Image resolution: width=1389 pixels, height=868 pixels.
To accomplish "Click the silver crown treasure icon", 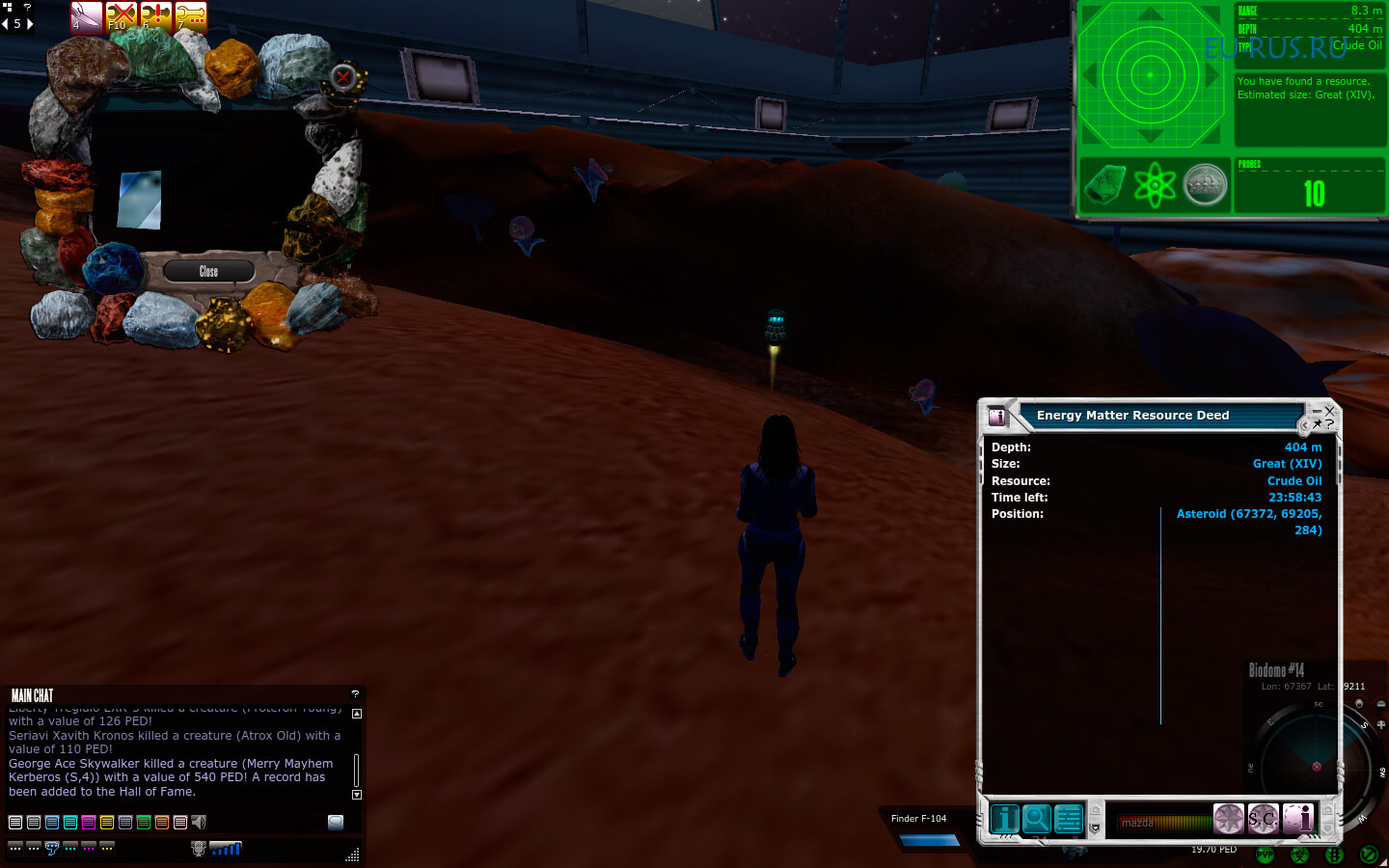I will pos(1205,183).
